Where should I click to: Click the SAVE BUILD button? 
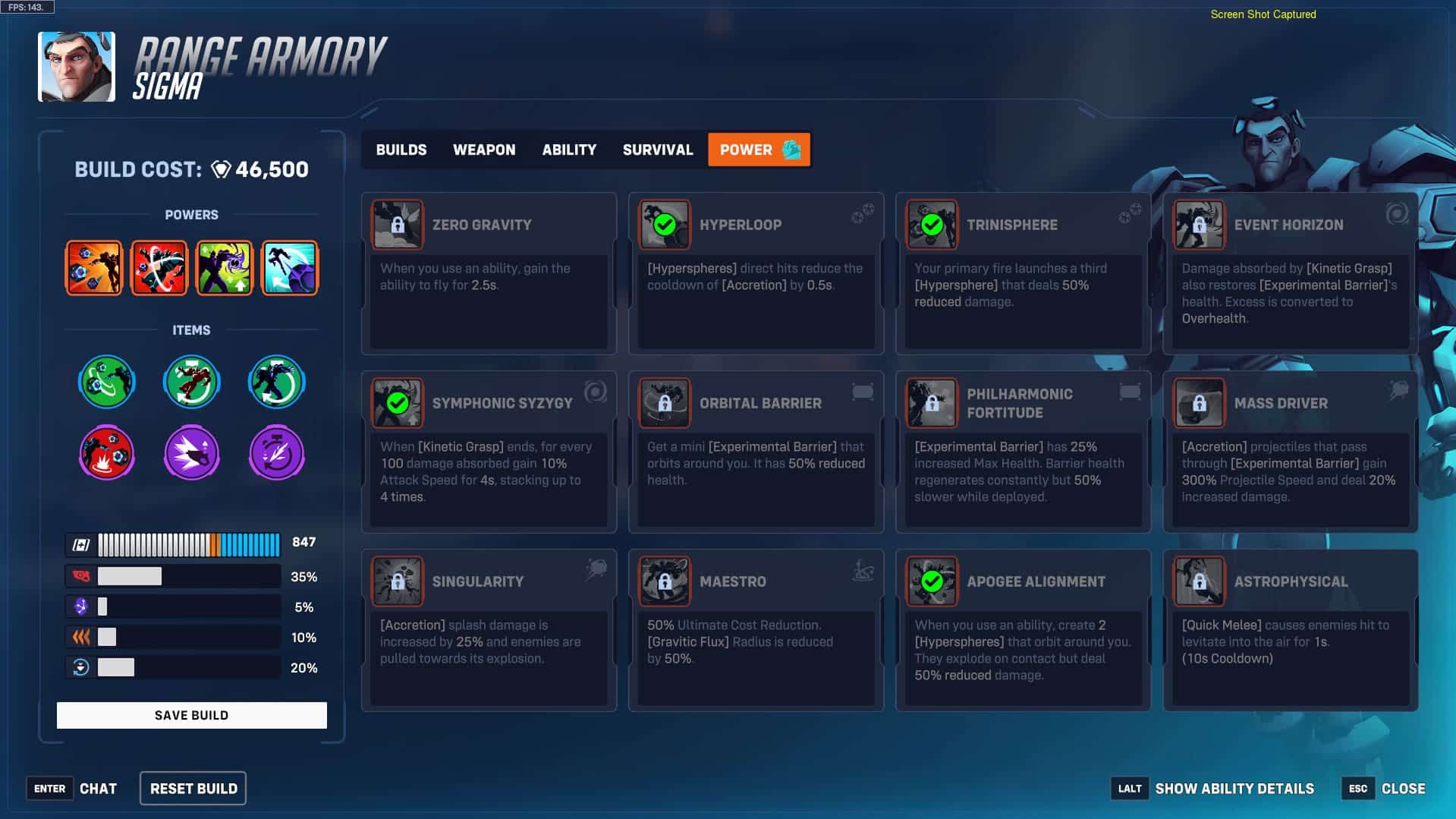click(191, 714)
